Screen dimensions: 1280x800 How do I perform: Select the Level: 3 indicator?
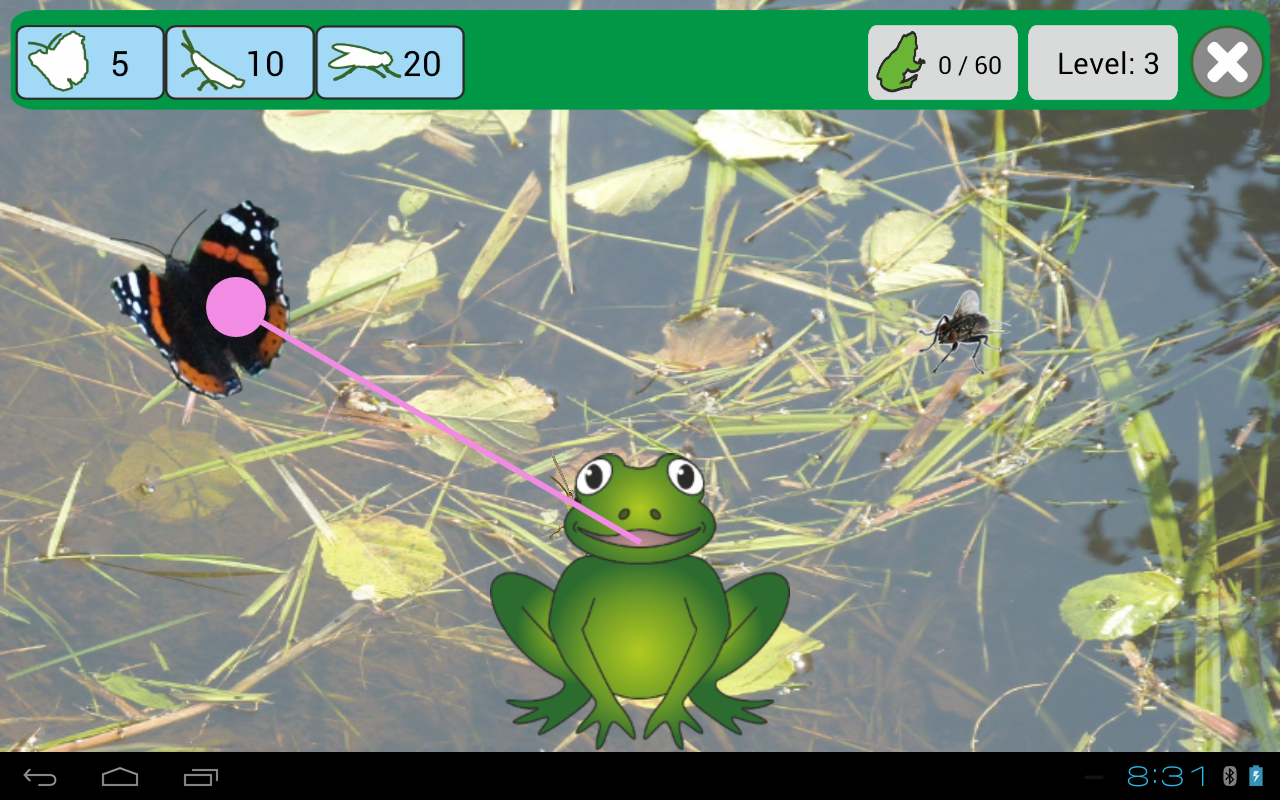tap(1103, 62)
